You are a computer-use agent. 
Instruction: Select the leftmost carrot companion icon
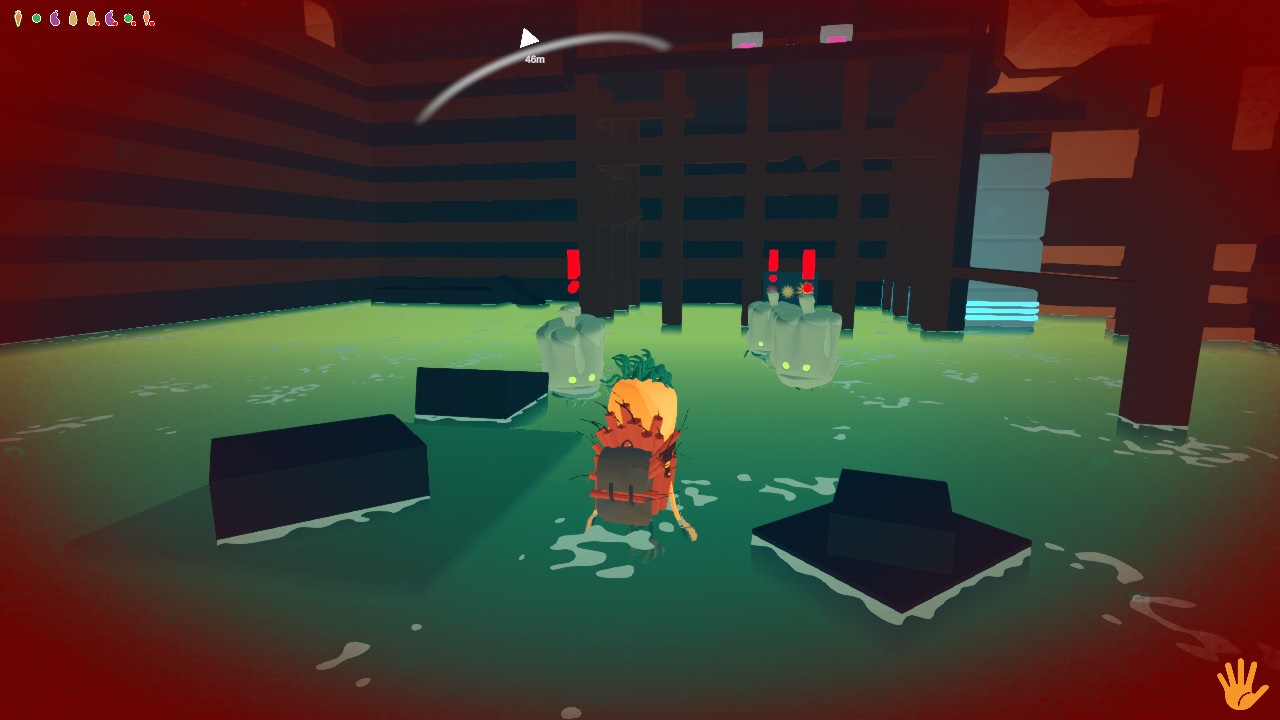click(x=18, y=17)
